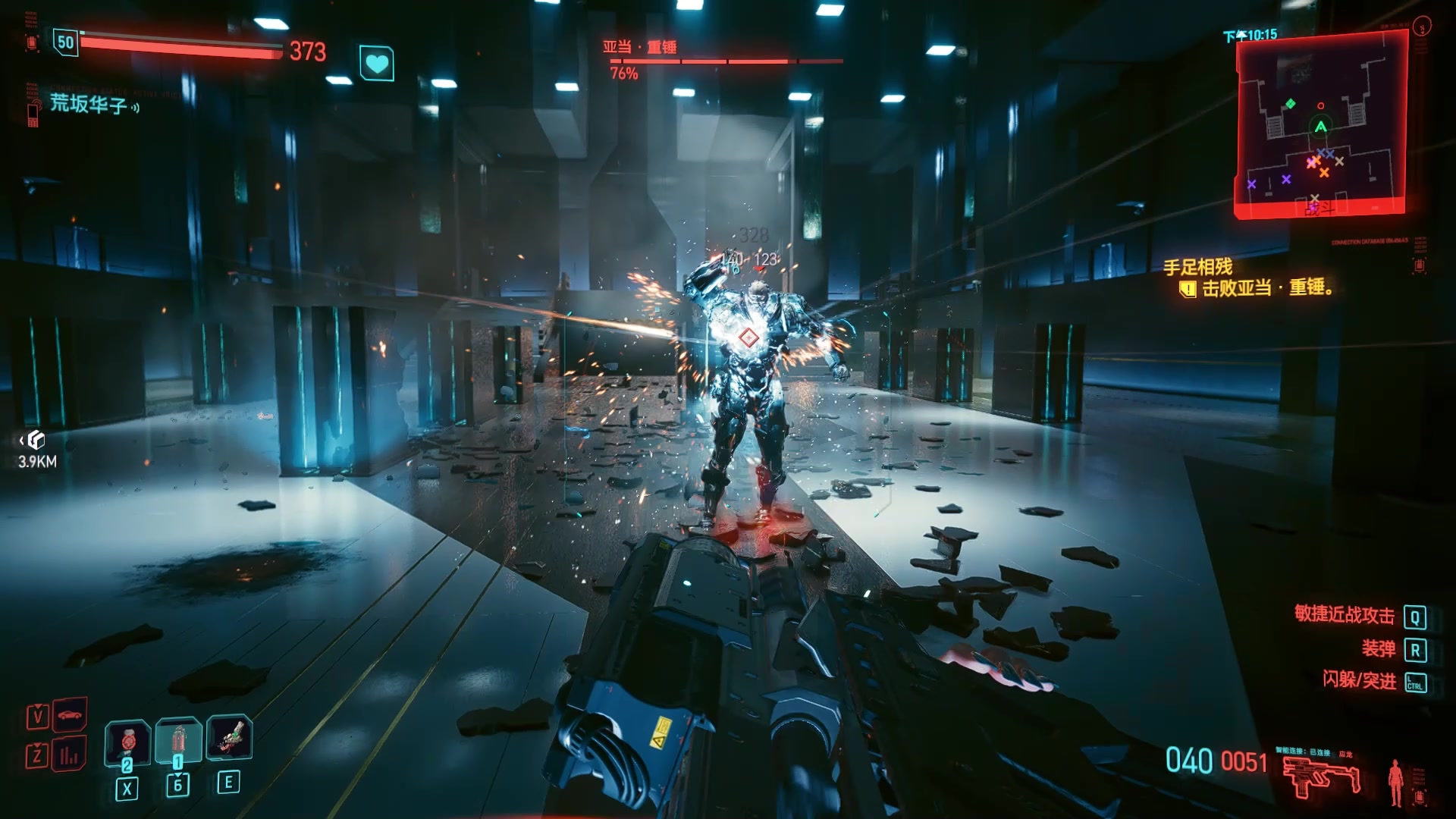
Task: Open the vehicle call icon
Action: [x=70, y=714]
